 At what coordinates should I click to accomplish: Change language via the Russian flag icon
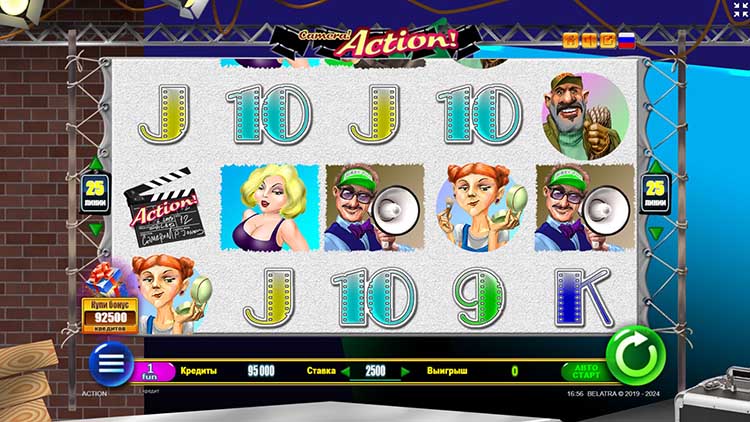click(627, 41)
